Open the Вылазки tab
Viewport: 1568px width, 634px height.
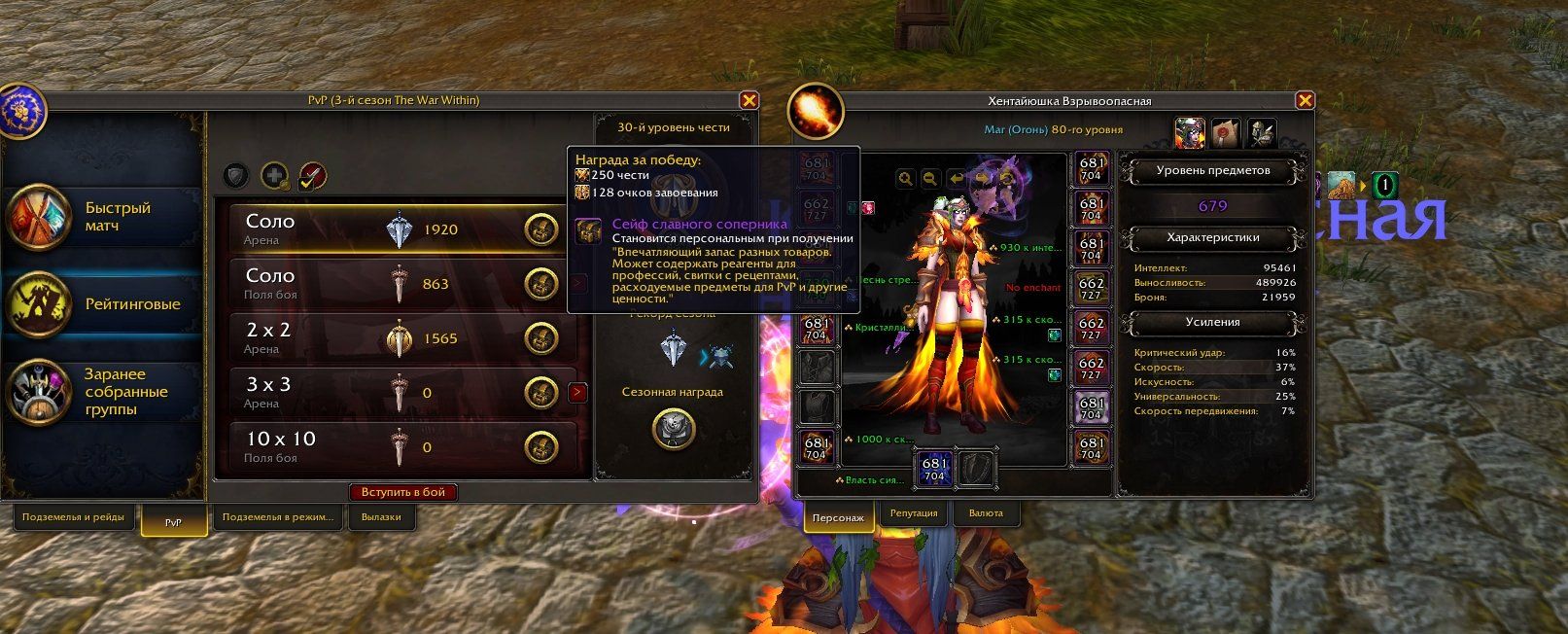381,517
